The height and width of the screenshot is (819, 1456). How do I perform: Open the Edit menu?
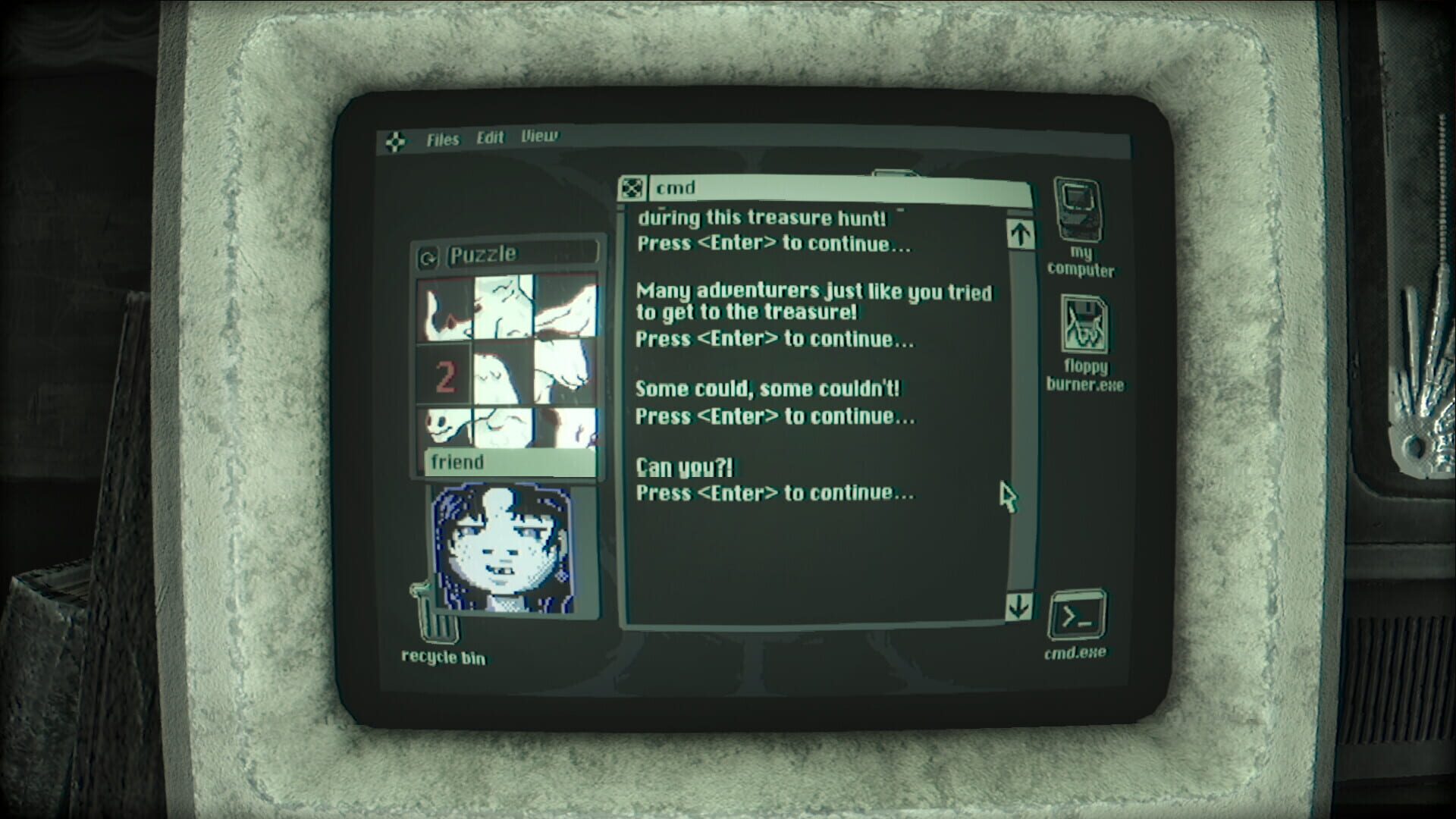point(490,138)
